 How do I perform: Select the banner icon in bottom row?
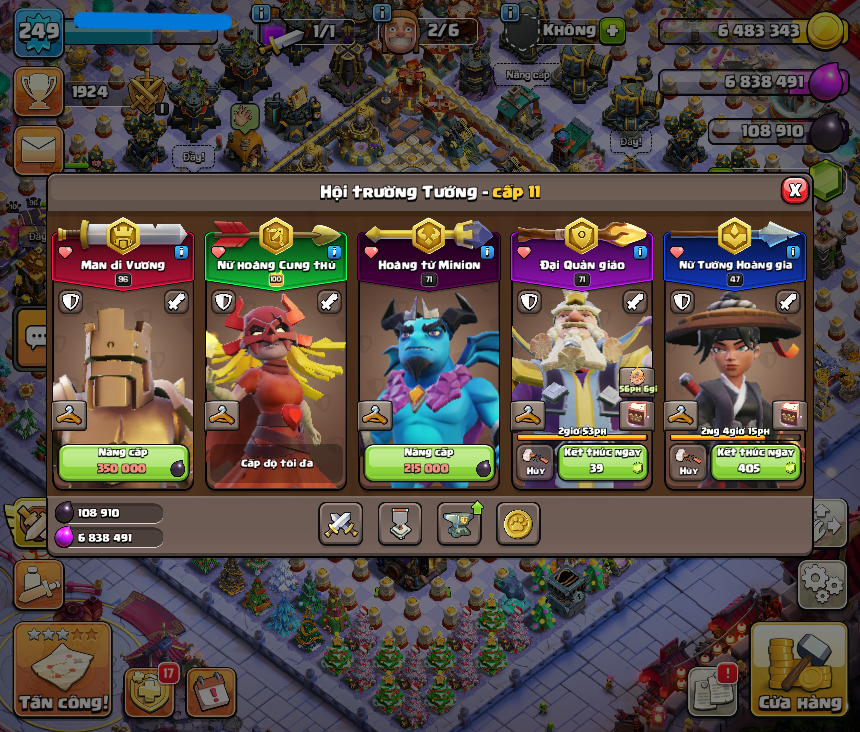coord(399,523)
